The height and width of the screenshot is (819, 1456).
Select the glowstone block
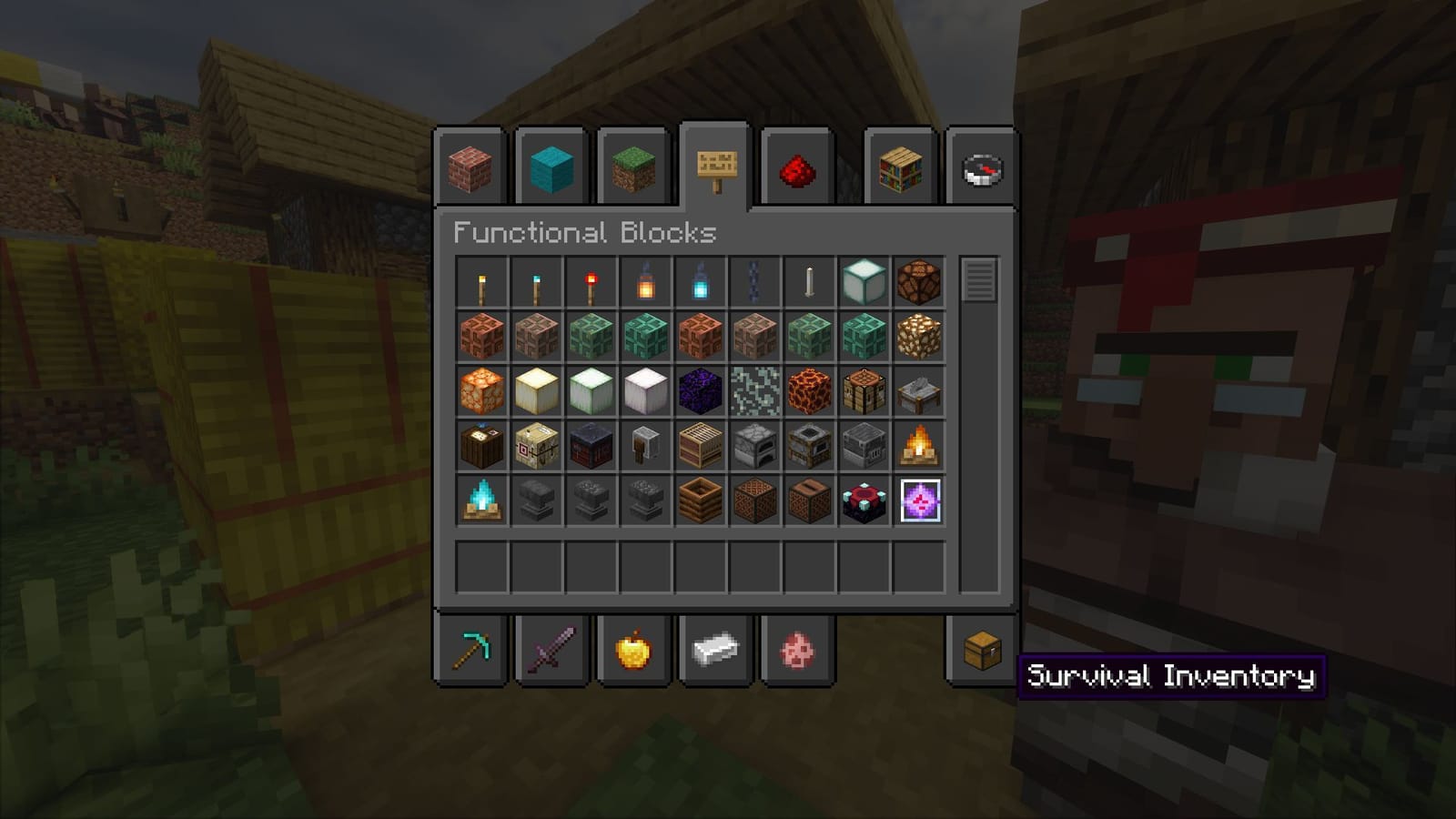click(x=482, y=389)
